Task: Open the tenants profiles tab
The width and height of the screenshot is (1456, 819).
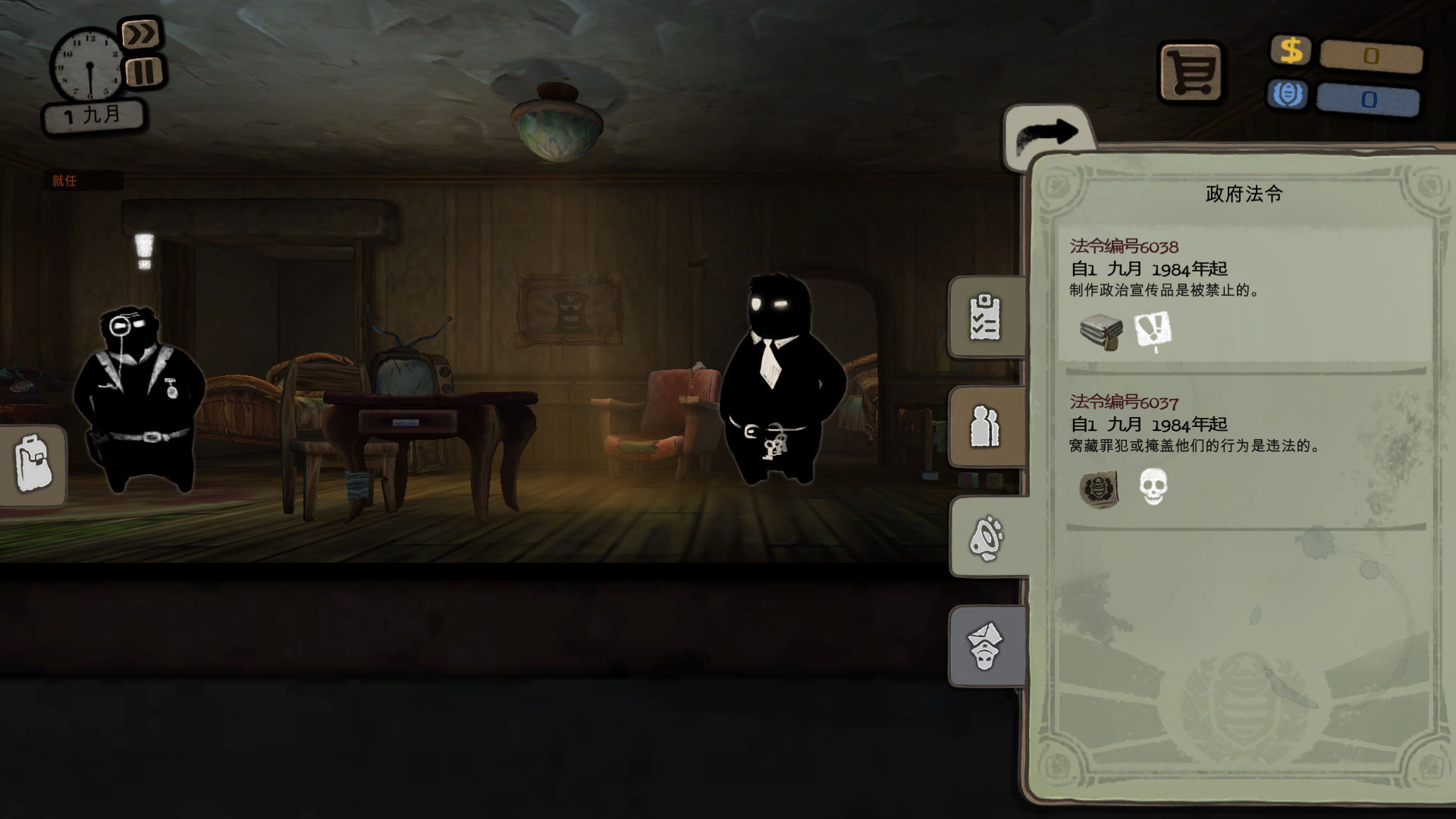Action: pos(986,427)
